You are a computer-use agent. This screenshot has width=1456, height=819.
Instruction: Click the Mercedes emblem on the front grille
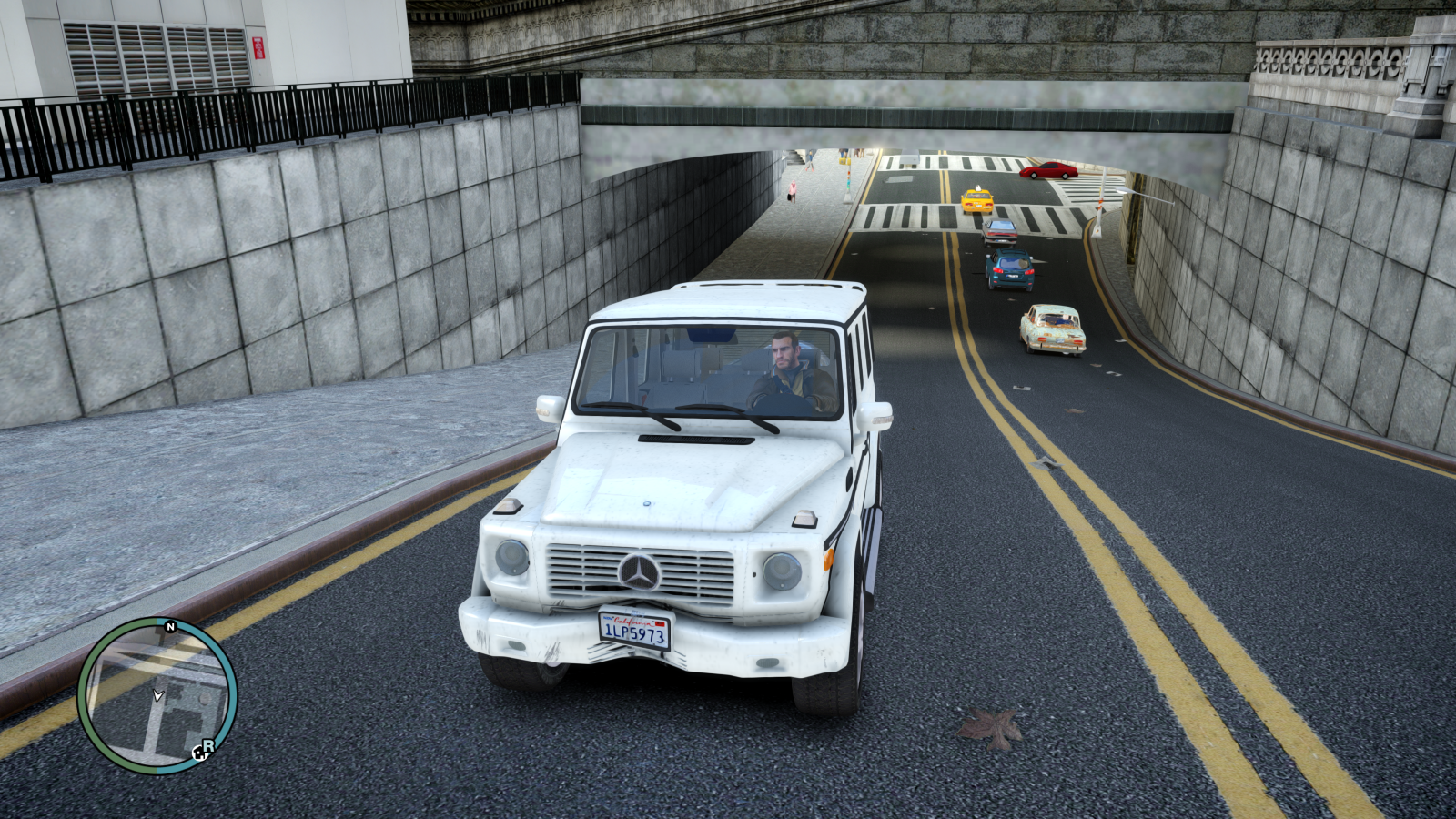[640, 569]
